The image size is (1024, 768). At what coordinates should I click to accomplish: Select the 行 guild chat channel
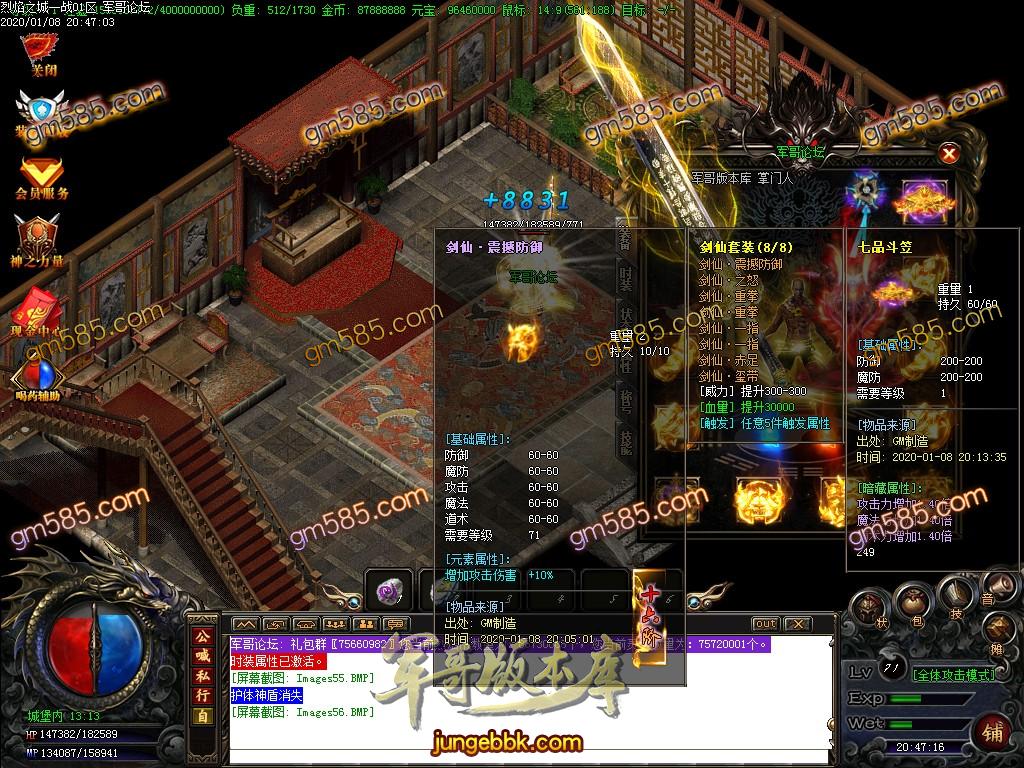203,695
